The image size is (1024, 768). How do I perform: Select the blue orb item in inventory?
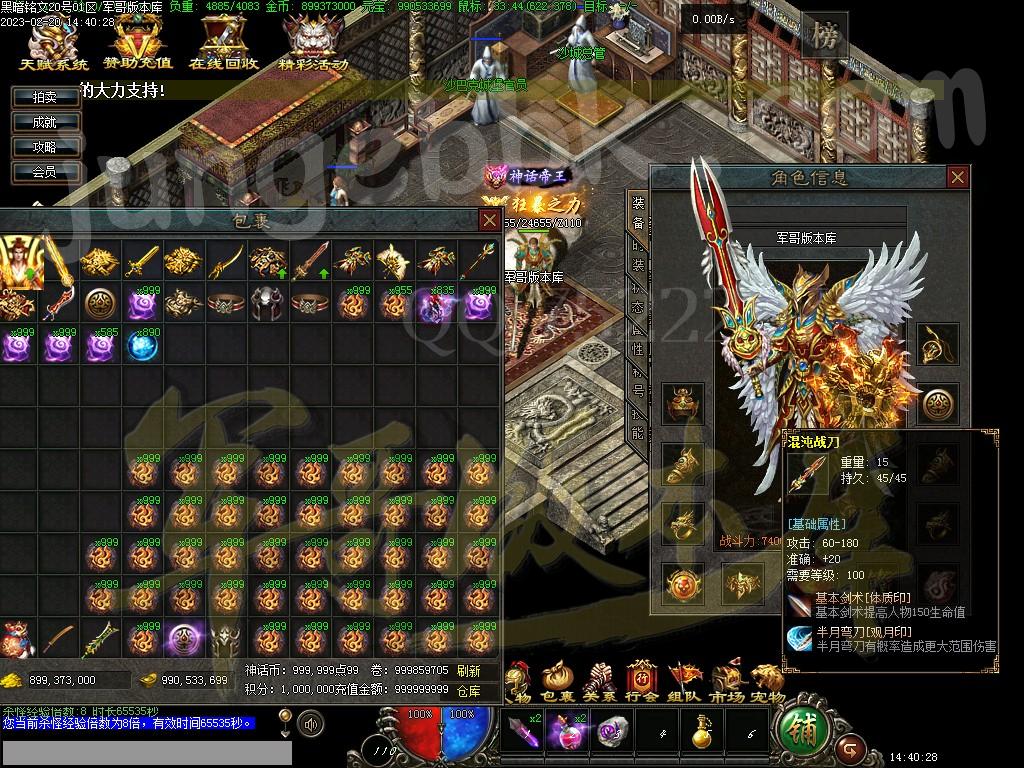click(143, 346)
